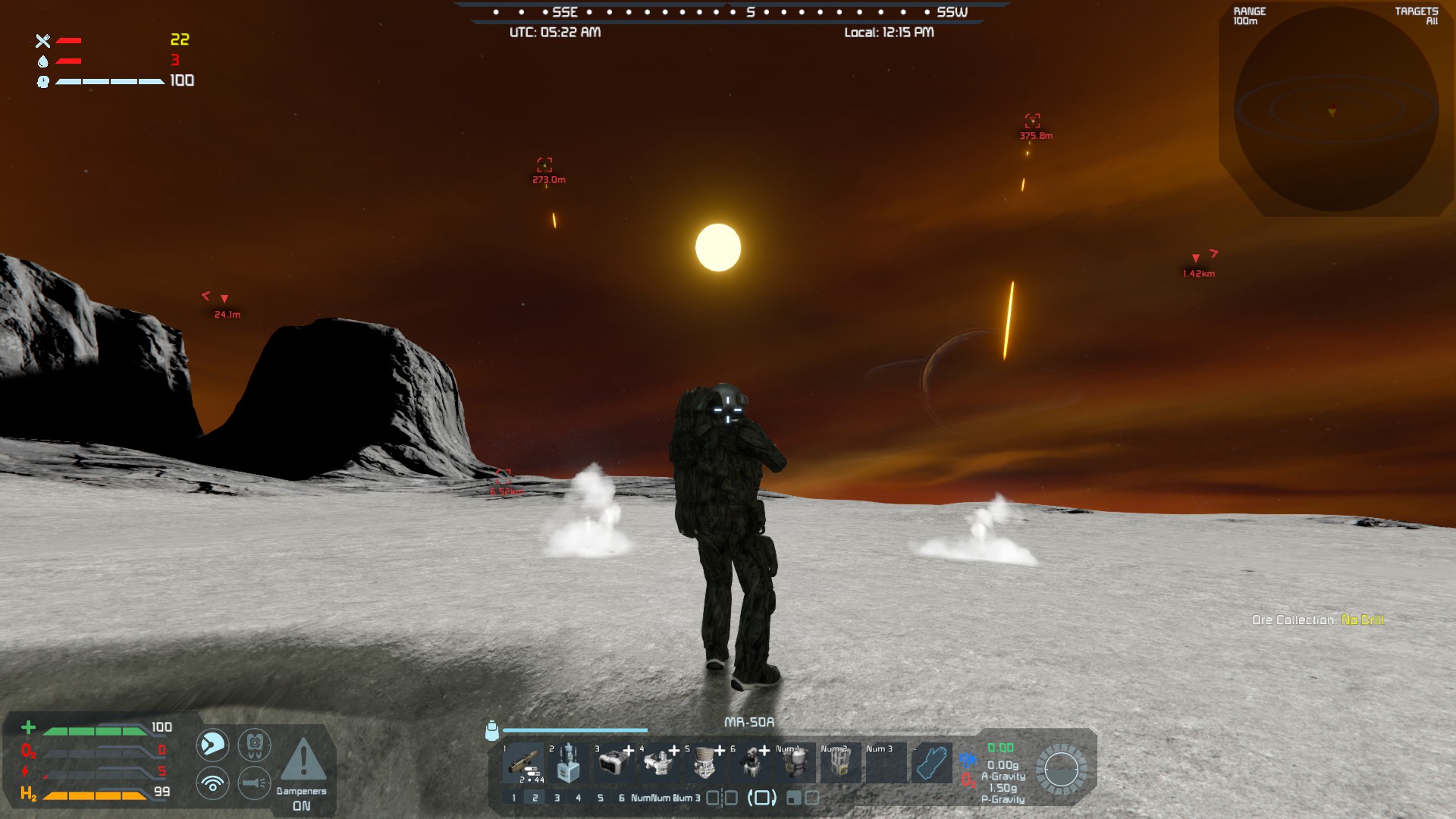Toggle the helmet visor icon
This screenshot has height=819, width=1456.
pyautogui.click(x=212, y=745)
